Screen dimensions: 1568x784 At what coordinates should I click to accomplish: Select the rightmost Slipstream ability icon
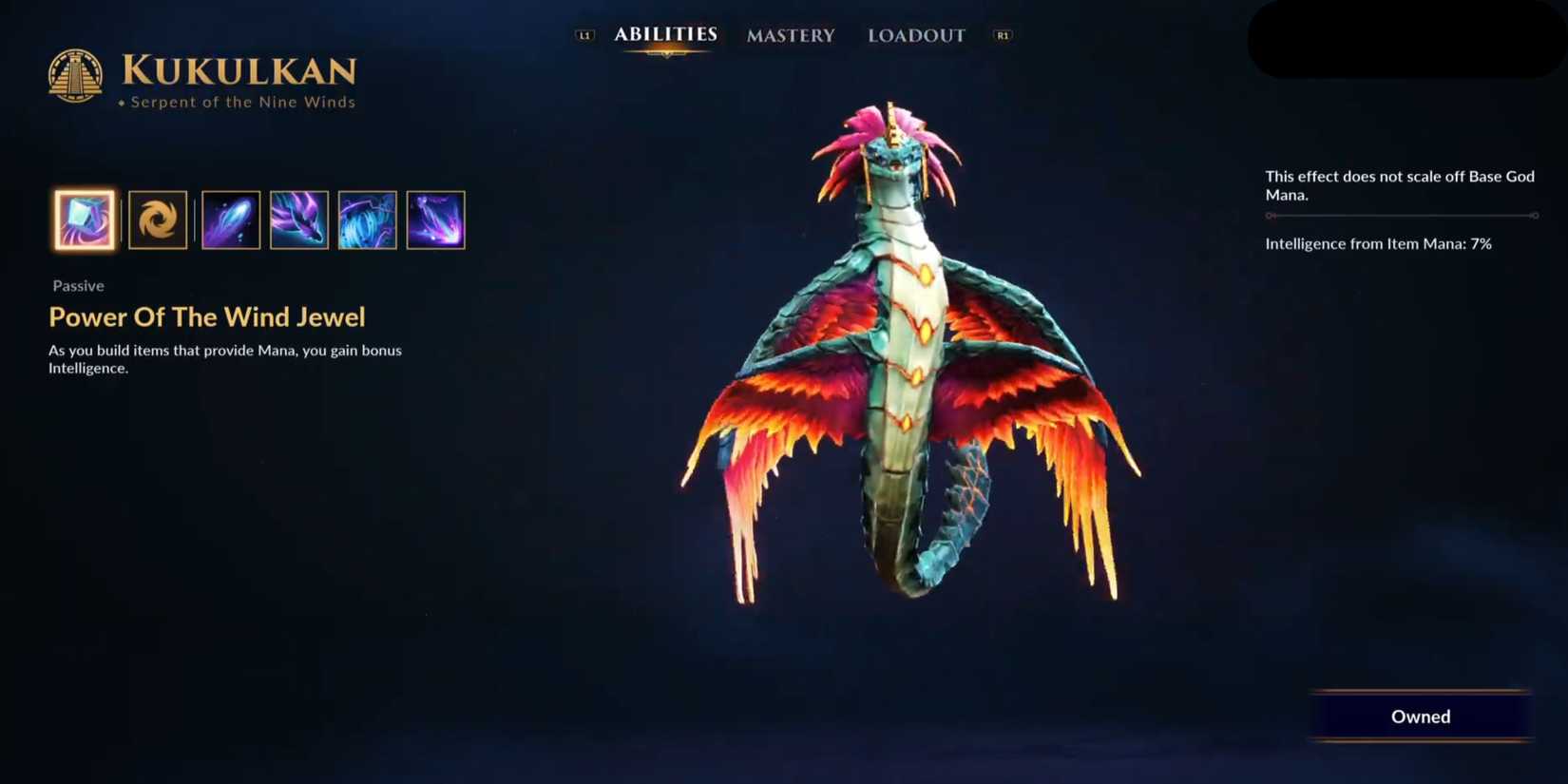click(435, 219)
